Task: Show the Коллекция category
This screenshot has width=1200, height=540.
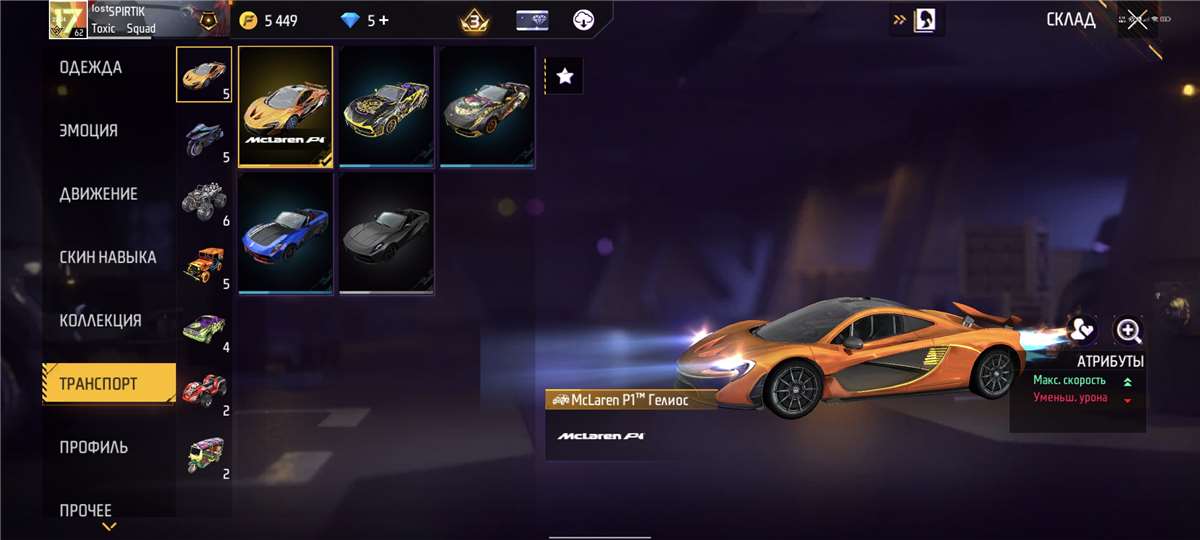Action: [100, 321]
